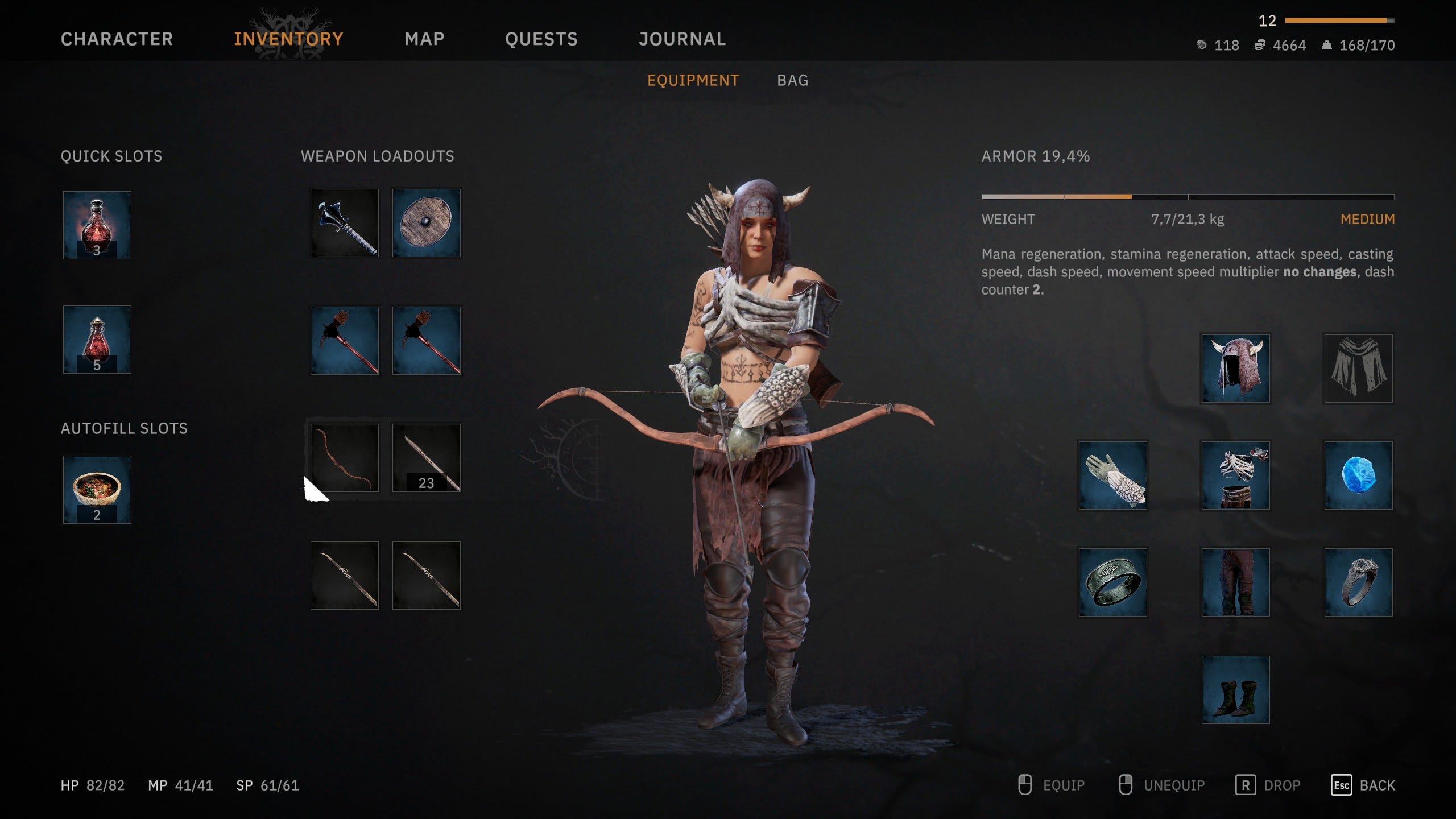The width and height of the screenshot is (1456, 819).
Task: Go to the Journal tab
Action: pos(682,39)
